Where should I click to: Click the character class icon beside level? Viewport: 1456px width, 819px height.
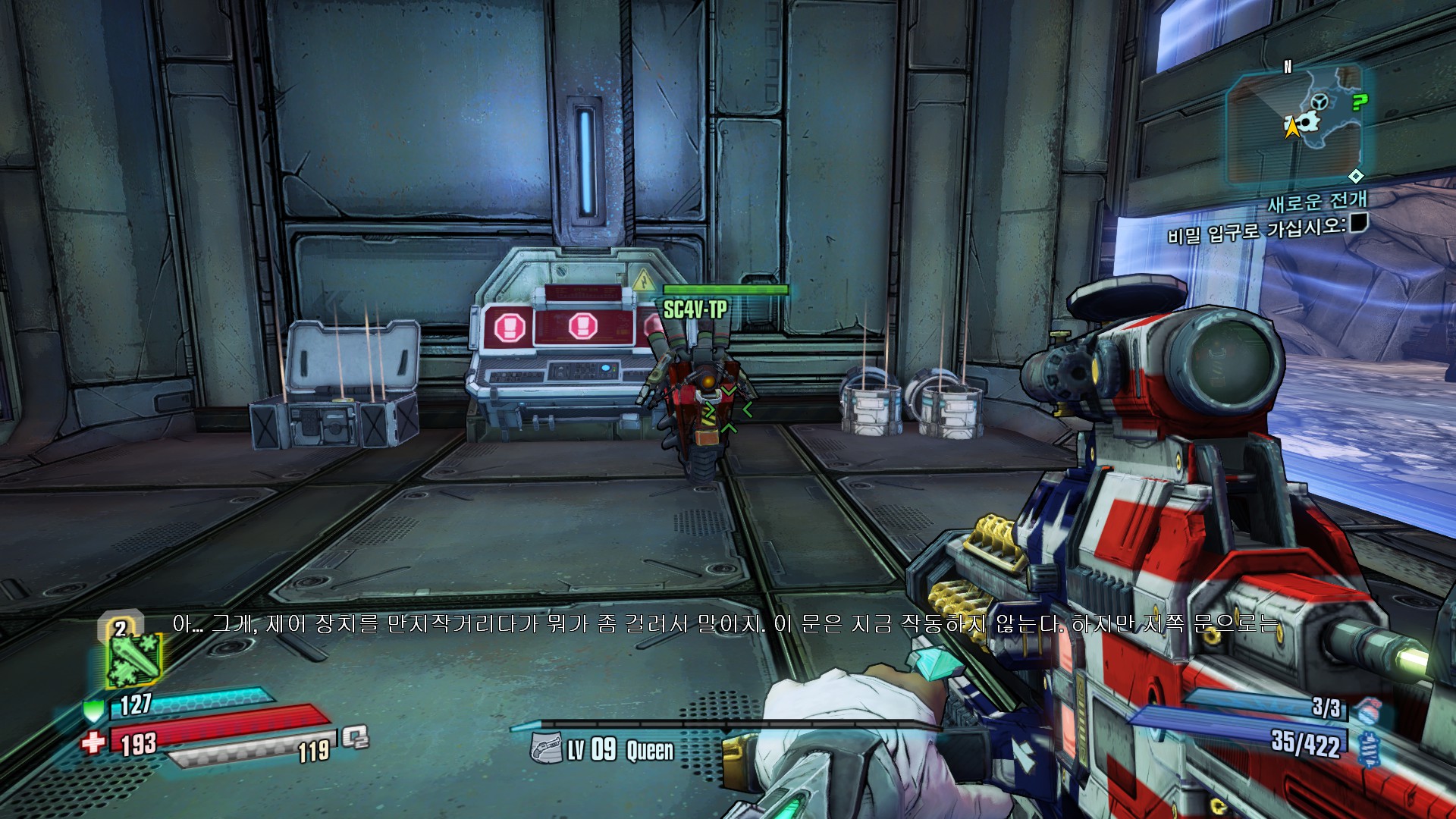[546, 748]
